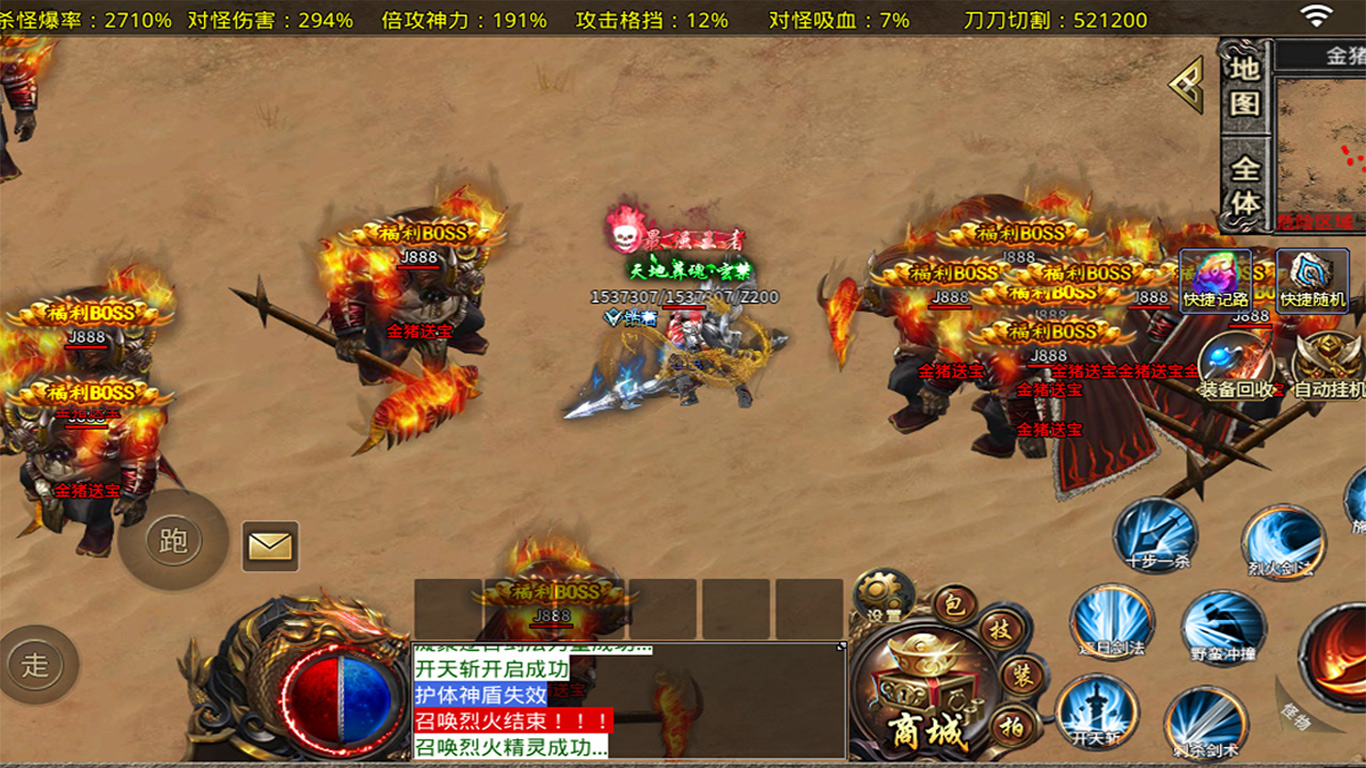
Task: Switch to the 地图 map tab
Action: pyautogui.click(x=1244, y=87)
